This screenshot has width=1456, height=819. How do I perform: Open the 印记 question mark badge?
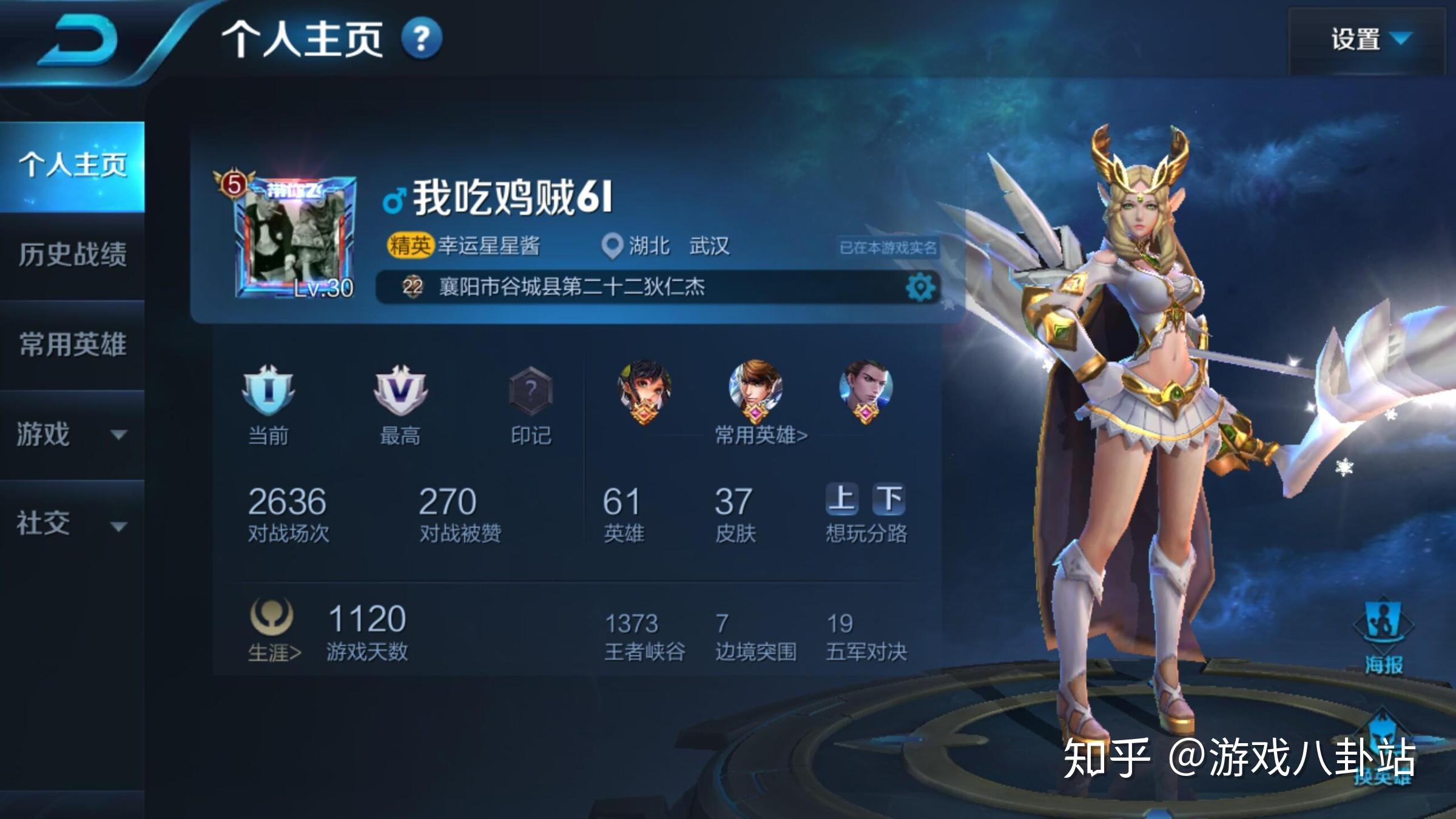(531, 391)
